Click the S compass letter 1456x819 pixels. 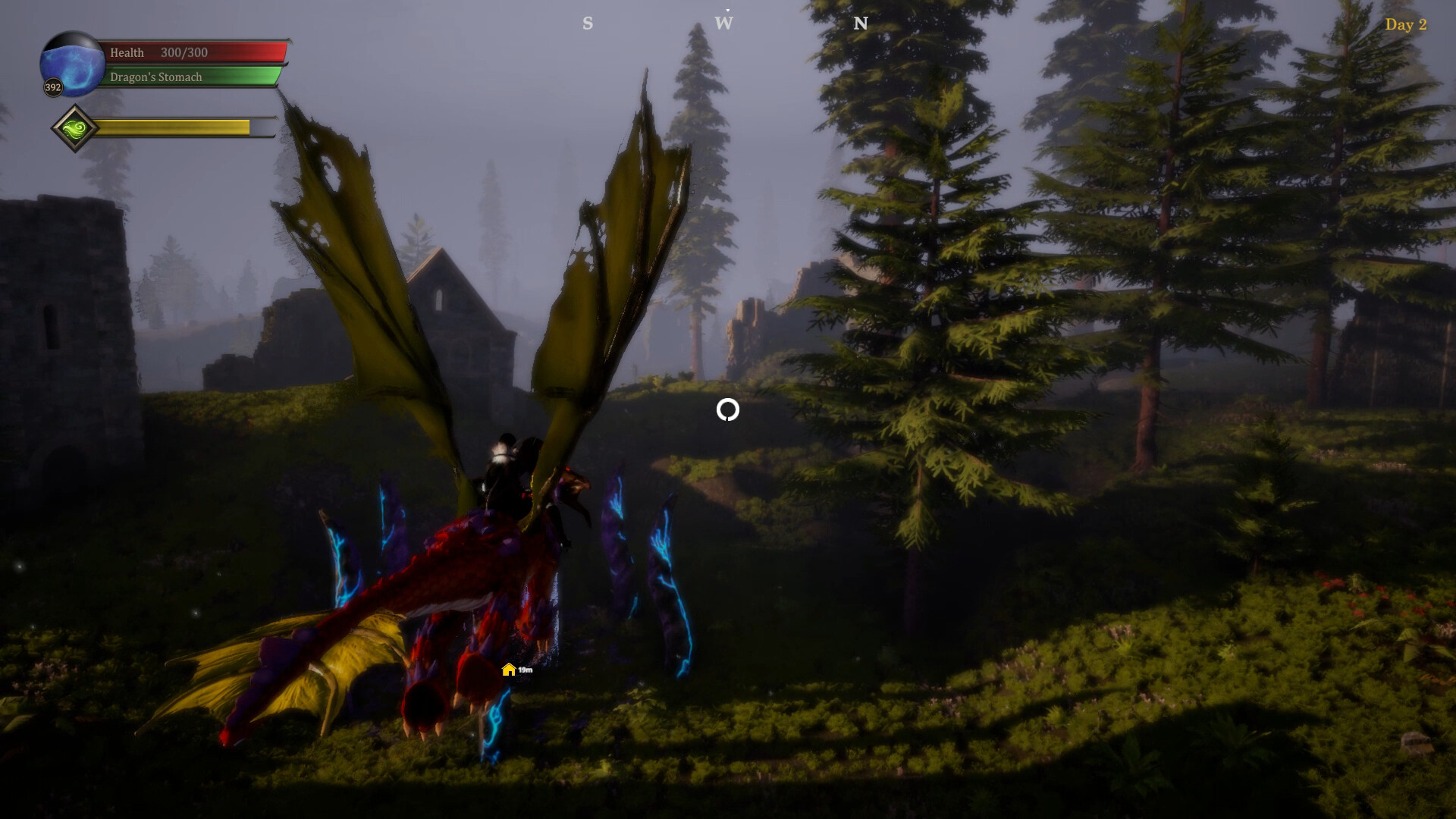pyautogui.click(x=587, y=23)
